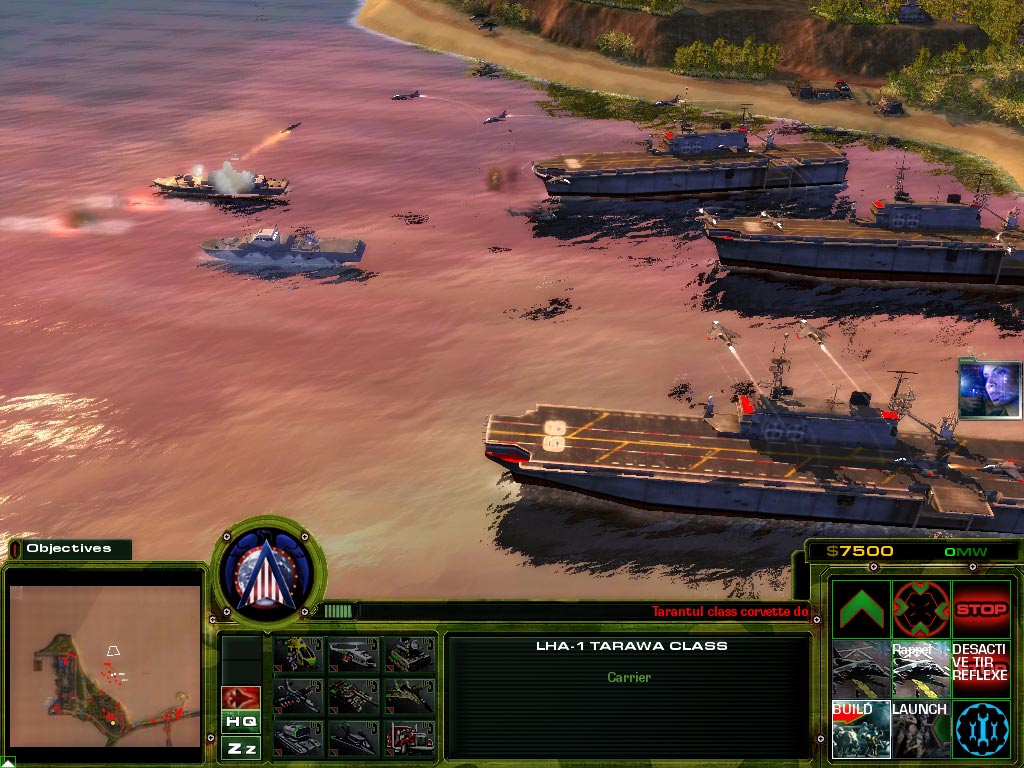This screenshot has width=1024, height=768.
Task: Pick the red truck unit icon
Action: point(408,739)
